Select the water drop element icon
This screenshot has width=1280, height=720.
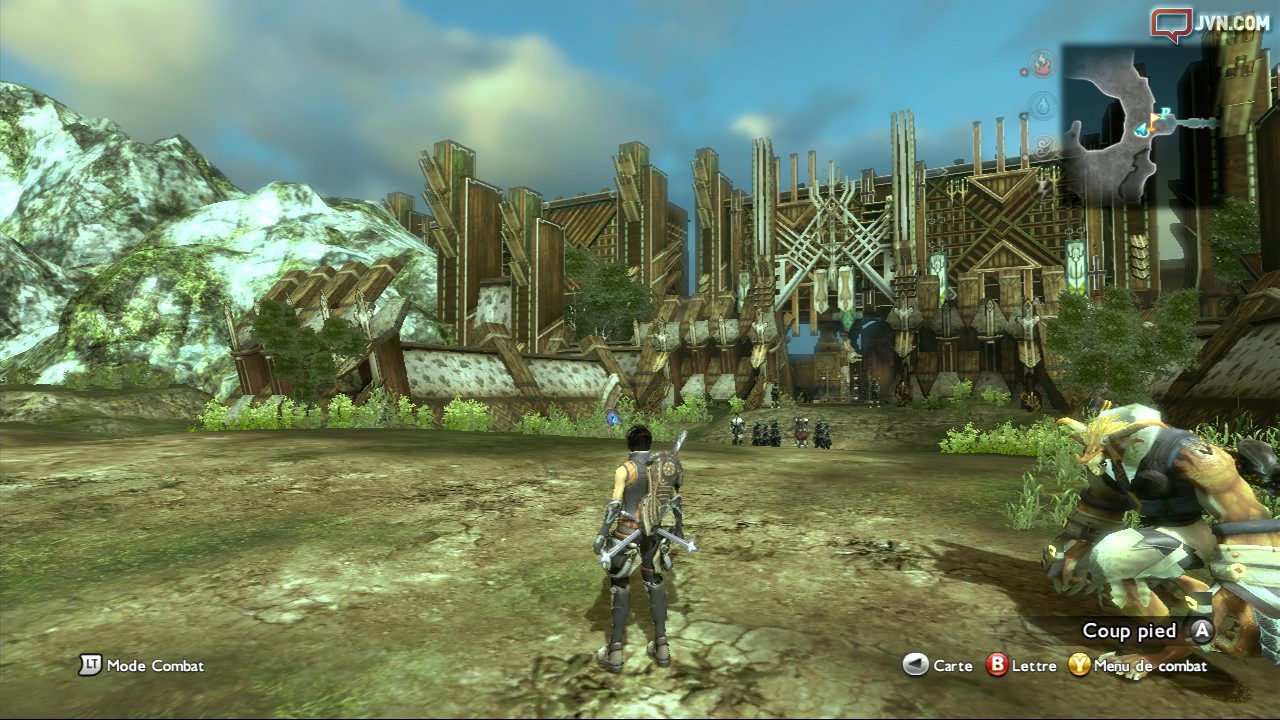pos(1044,105)
